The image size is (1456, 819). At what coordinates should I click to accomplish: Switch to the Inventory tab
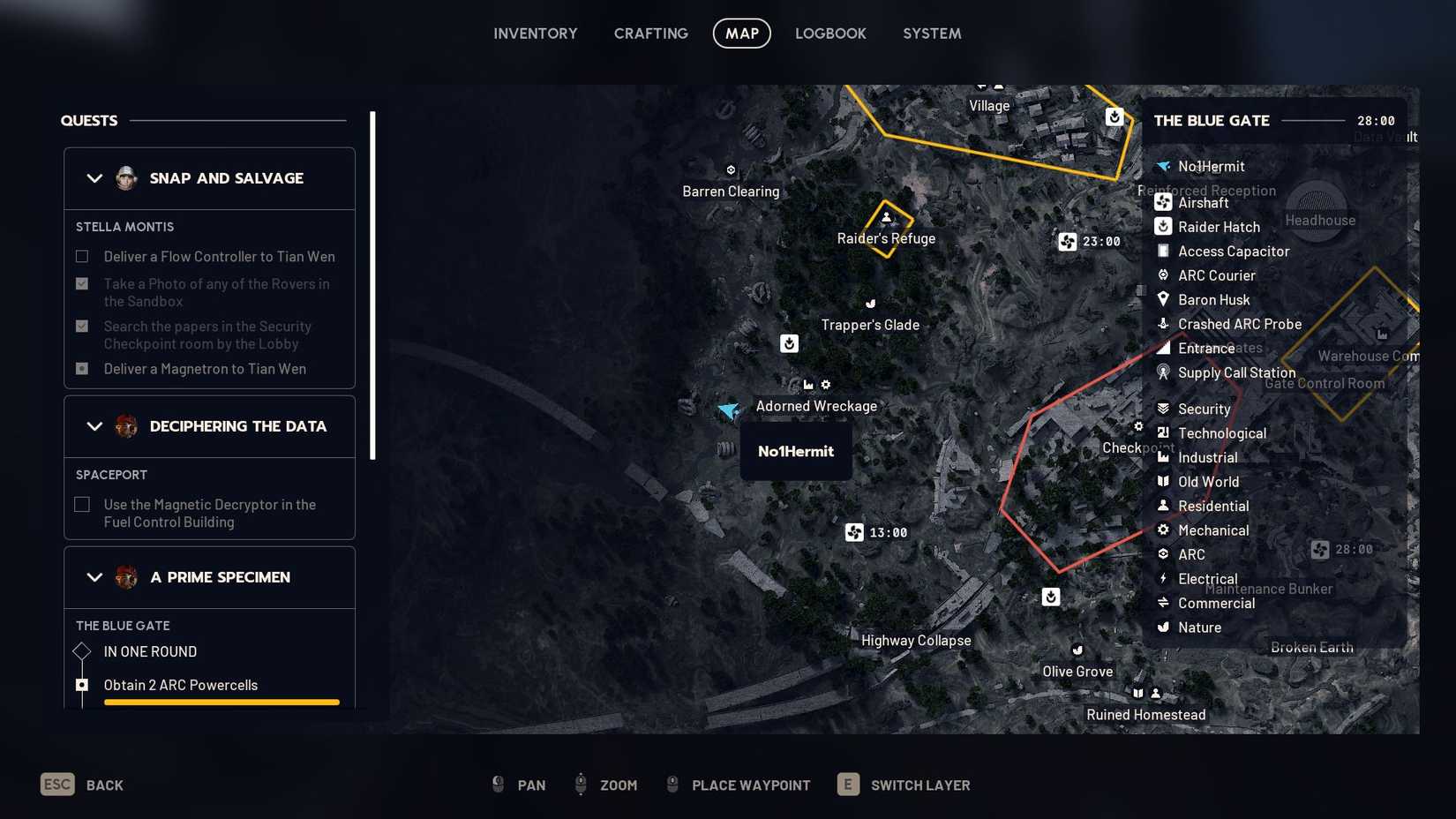pos(535,33)
